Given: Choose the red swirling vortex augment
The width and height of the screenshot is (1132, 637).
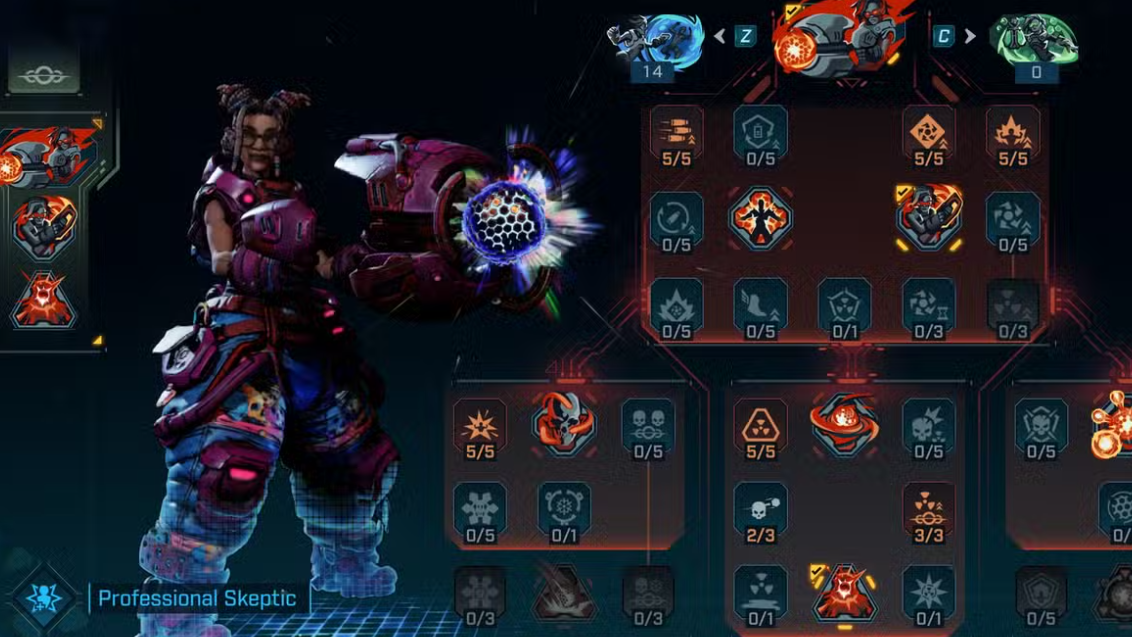Looking at the screenshot, I should [x=845, y=423].
